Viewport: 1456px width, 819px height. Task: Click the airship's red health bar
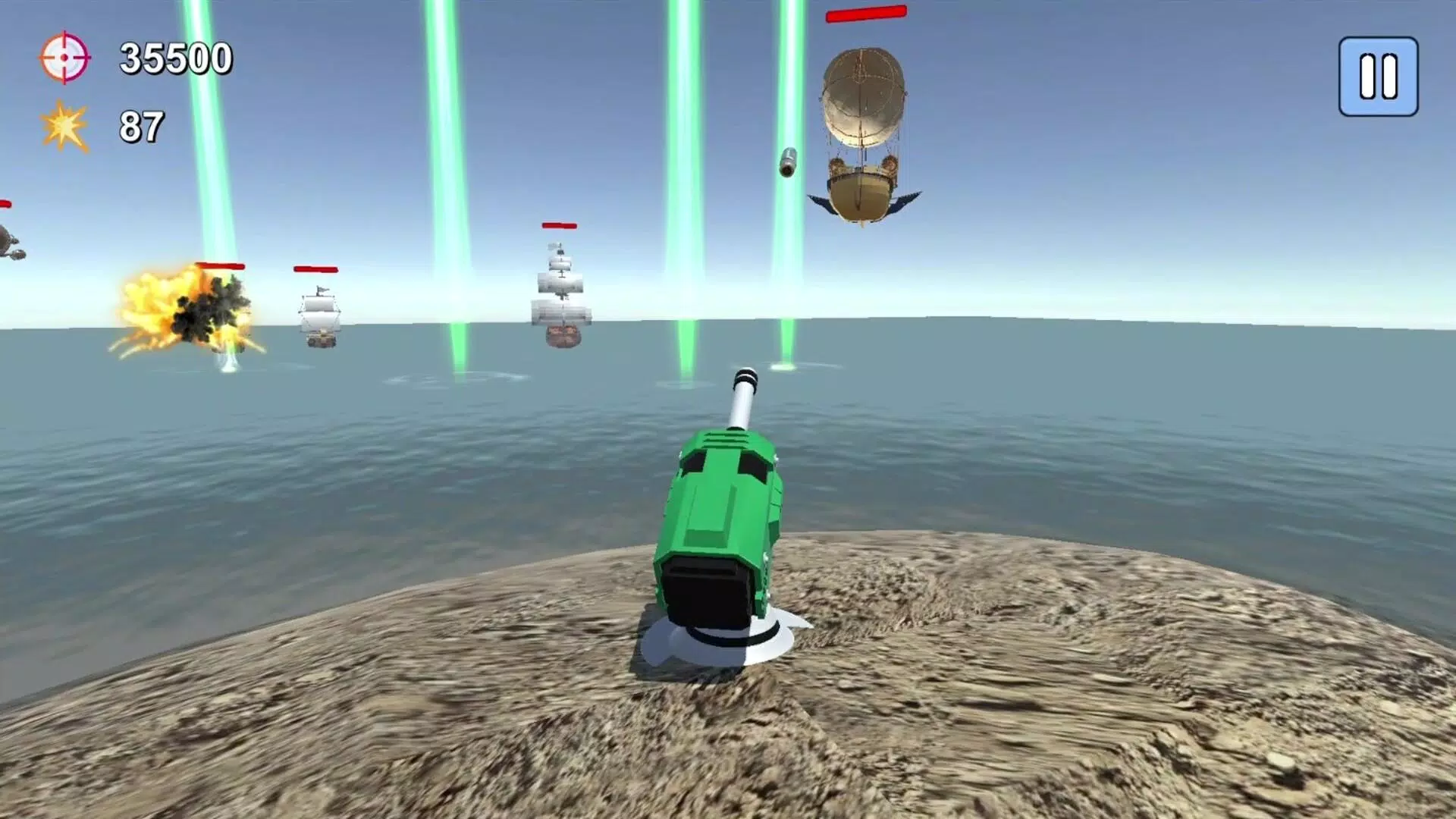coord(867,14)
